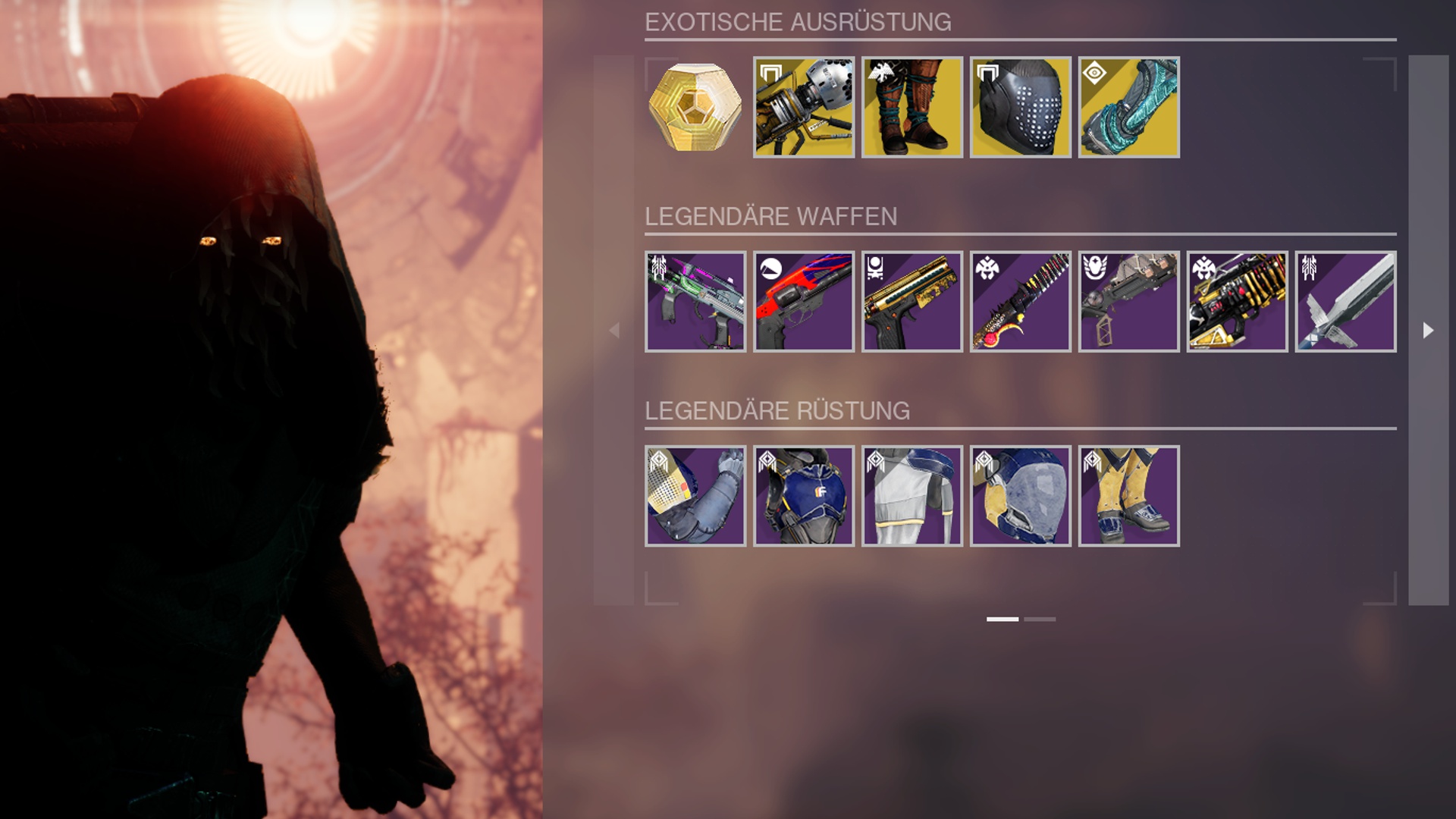Select the navy blue chest armor
1456x819 pixels.
(x=803, y=495)
